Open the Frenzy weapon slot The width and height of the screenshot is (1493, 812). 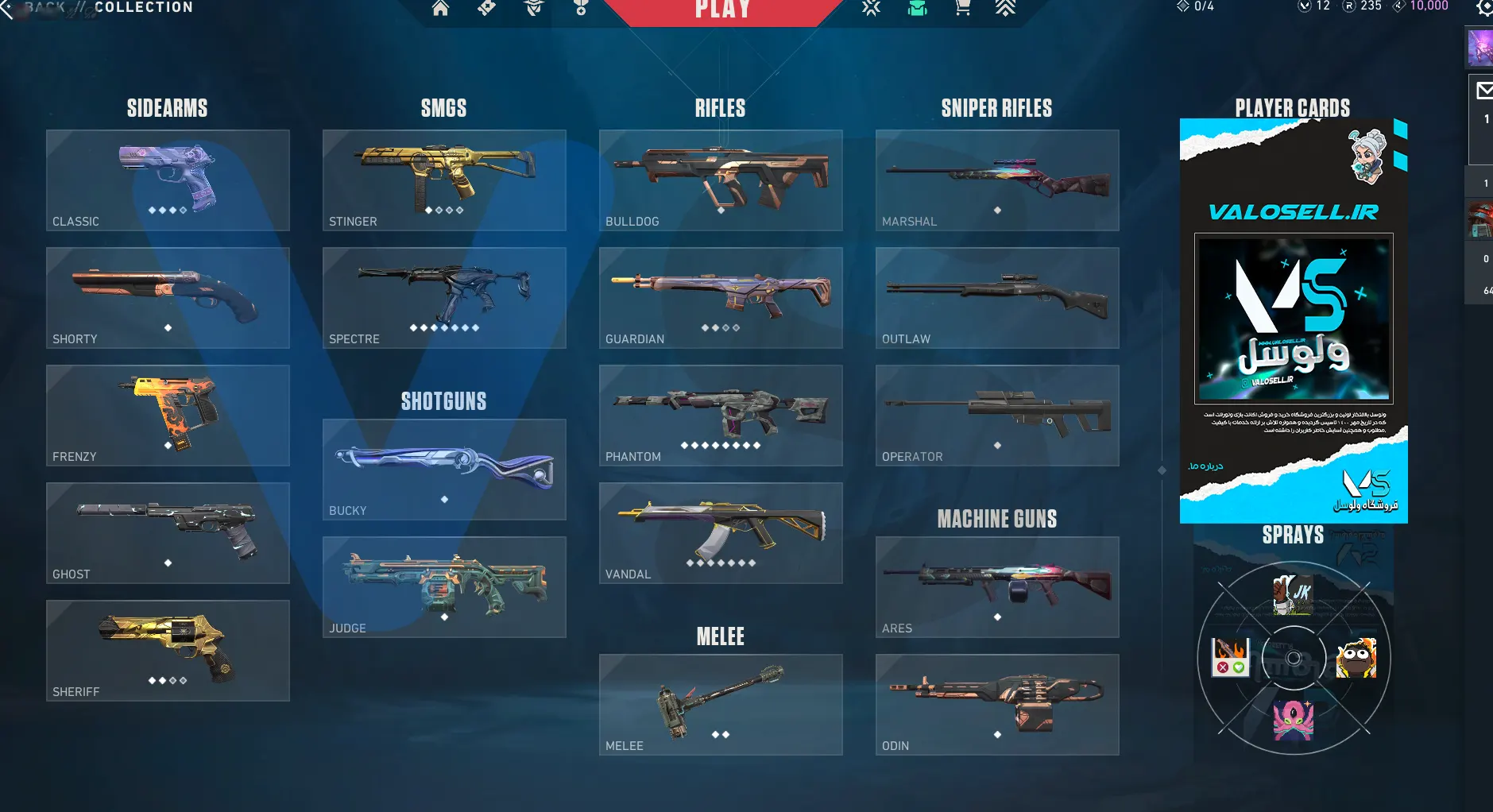[168, 416]
